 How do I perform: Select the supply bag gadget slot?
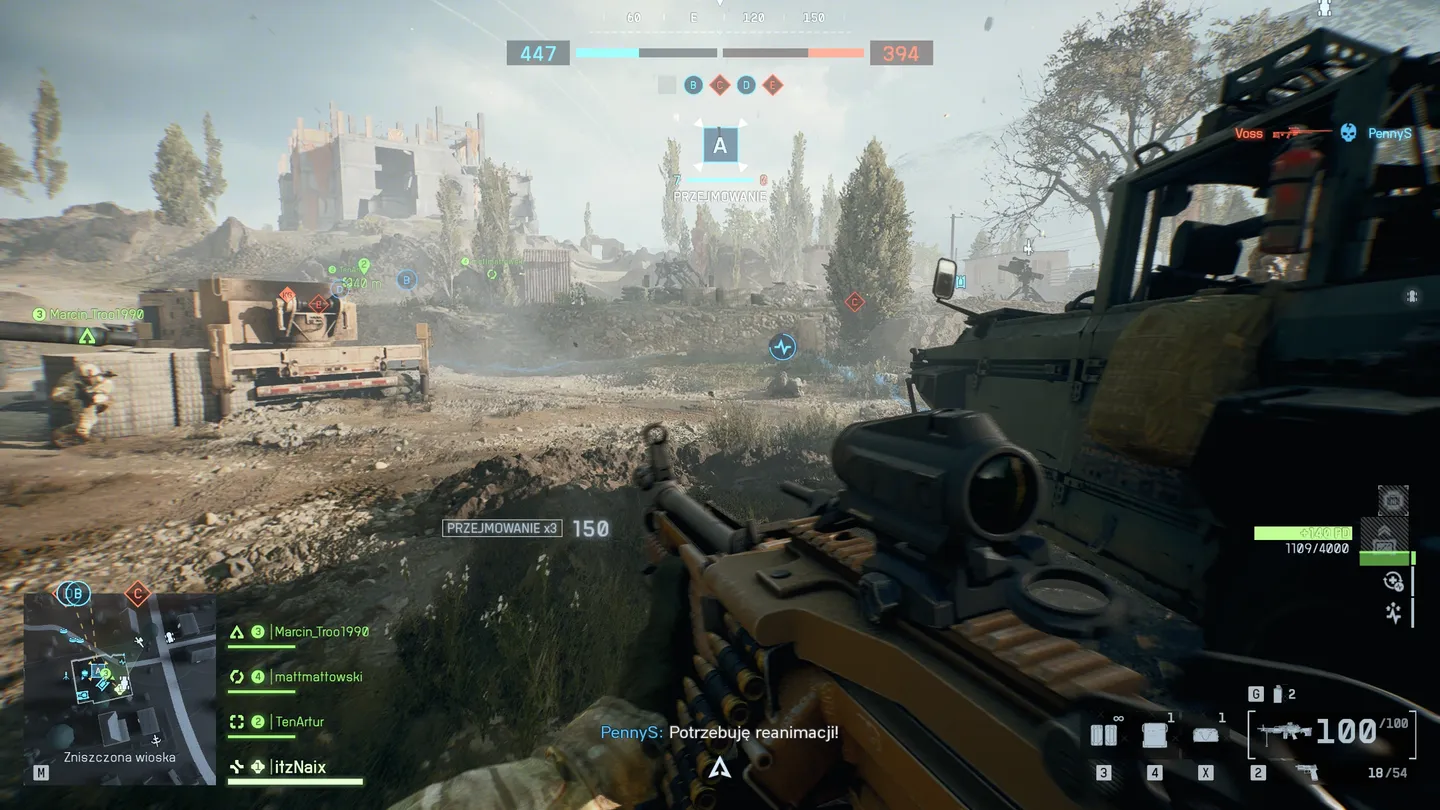coord(1206,735)
